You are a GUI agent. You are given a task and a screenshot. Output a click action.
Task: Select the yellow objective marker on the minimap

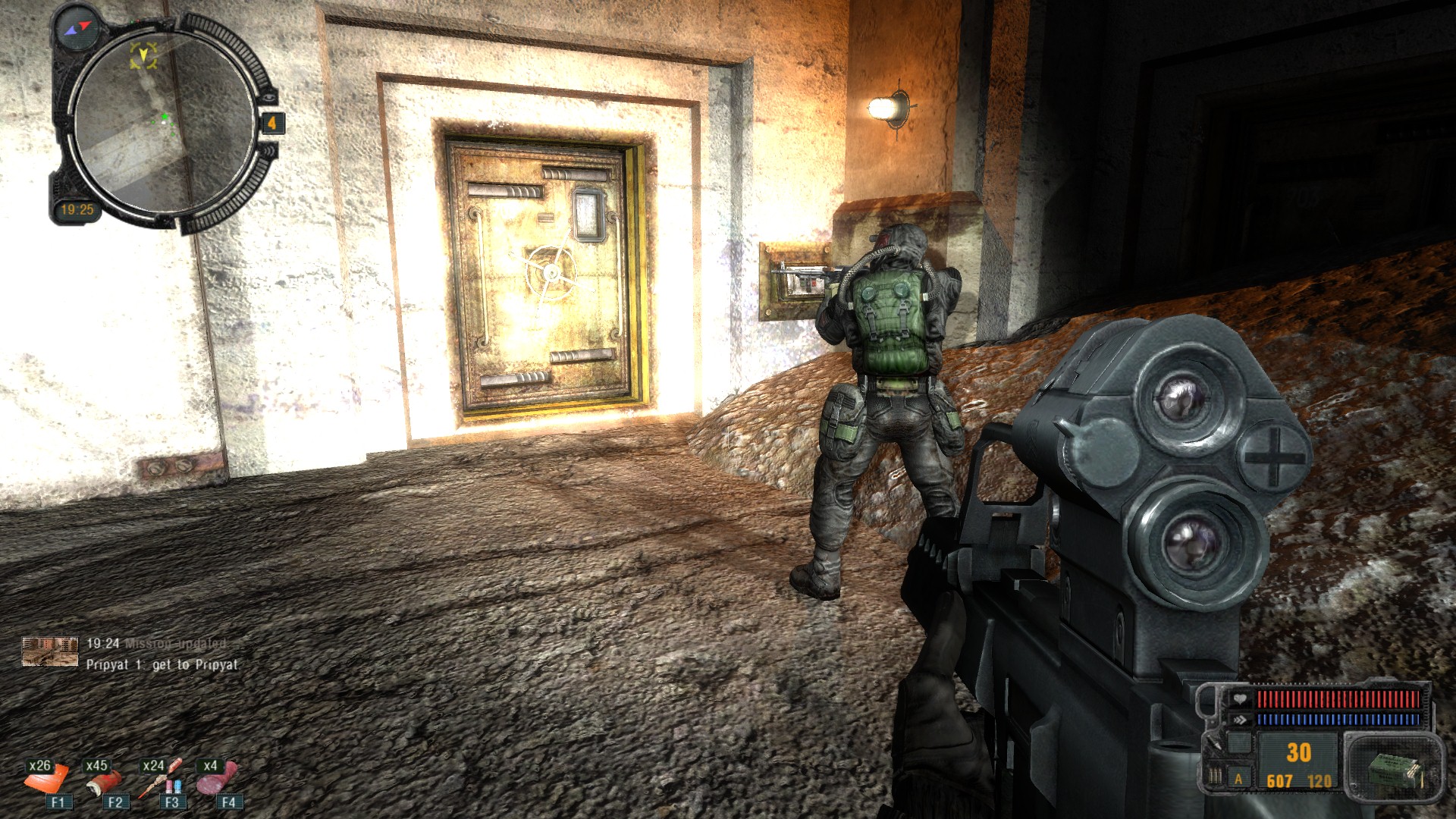pos(143,55)
